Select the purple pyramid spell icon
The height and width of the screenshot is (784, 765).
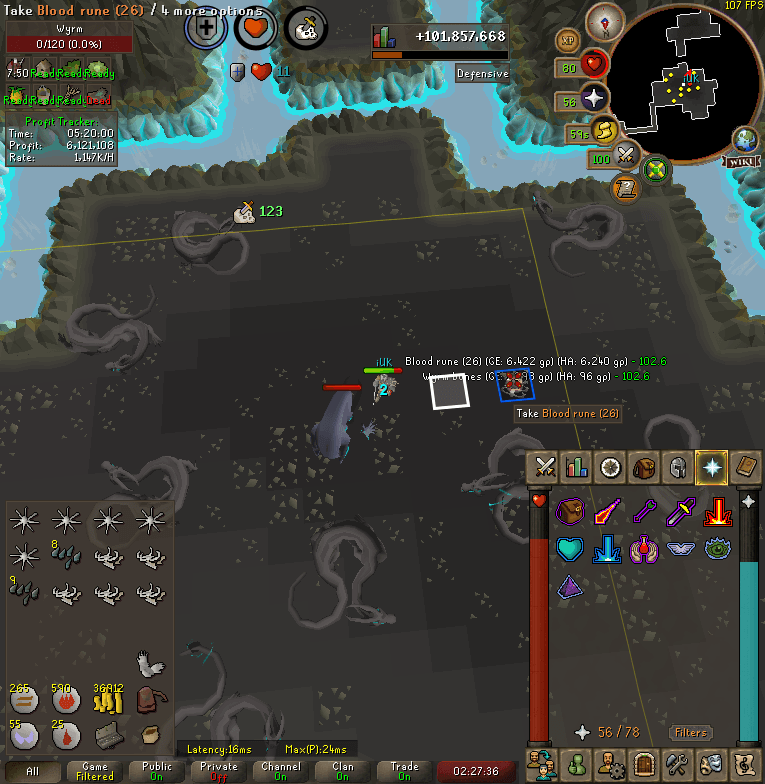click(569, 586)
